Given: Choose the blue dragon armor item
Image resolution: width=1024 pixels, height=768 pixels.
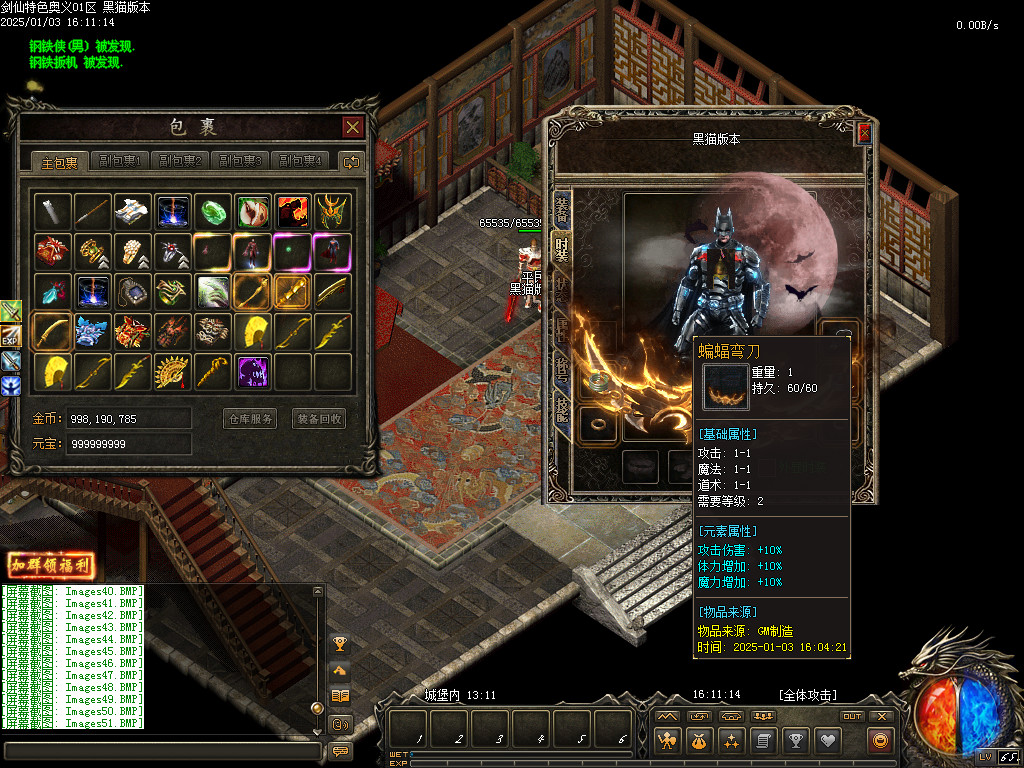Looking at the screenshot, I should (92, 331).
